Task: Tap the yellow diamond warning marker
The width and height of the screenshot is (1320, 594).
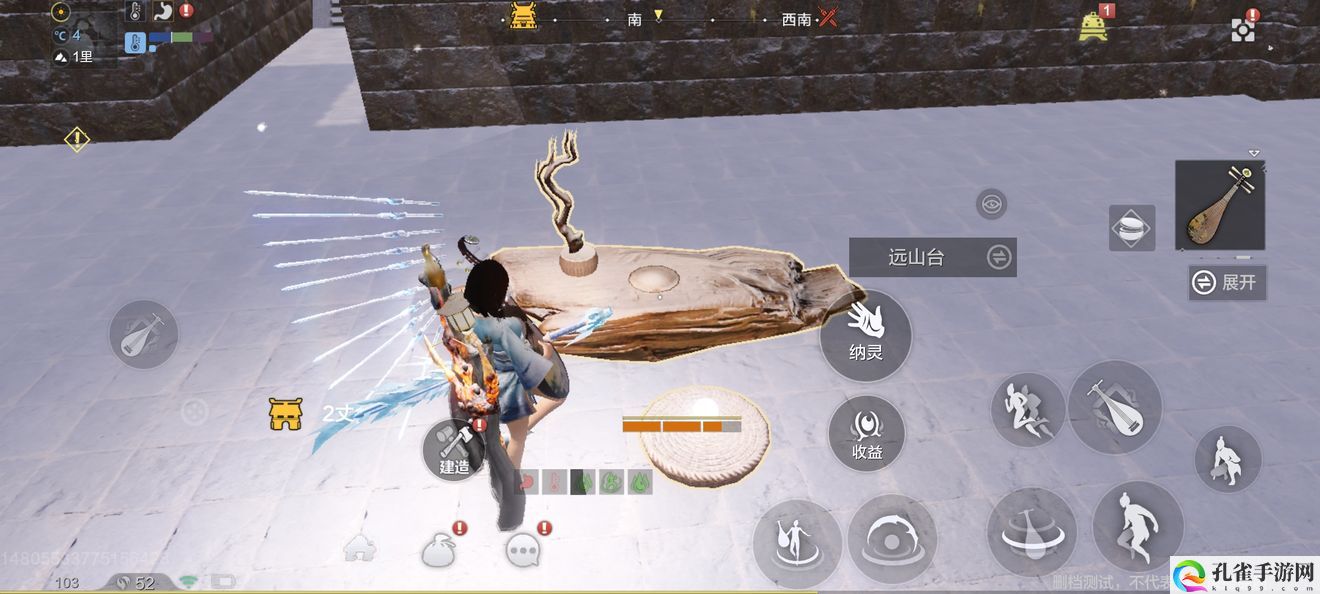Action: coord(77,139)
